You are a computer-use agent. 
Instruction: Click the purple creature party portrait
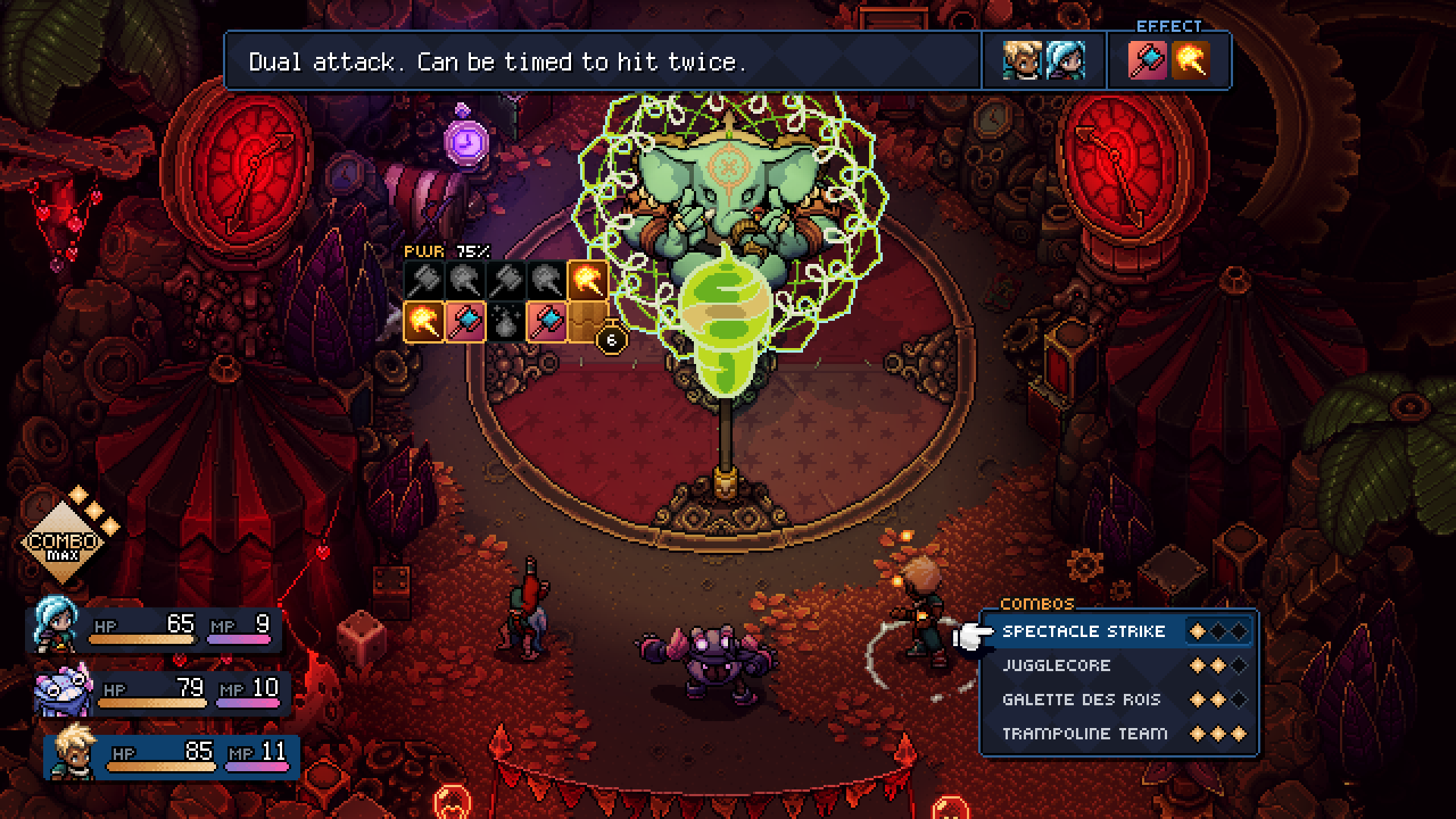62,690
